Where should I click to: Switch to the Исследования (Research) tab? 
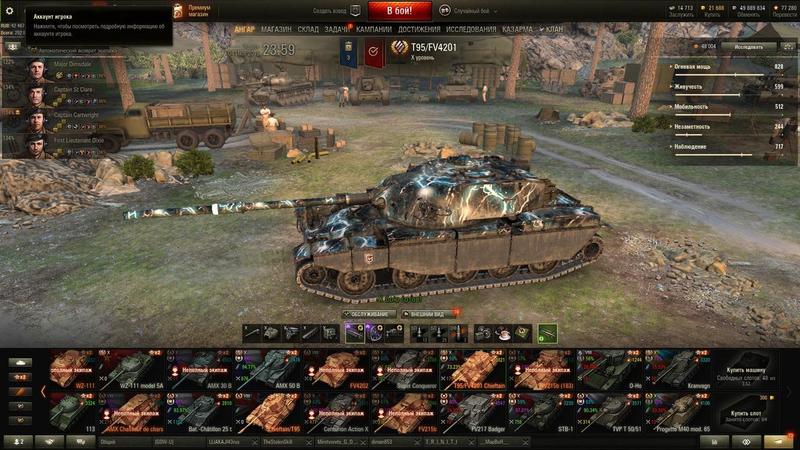(x=471, y=30)
